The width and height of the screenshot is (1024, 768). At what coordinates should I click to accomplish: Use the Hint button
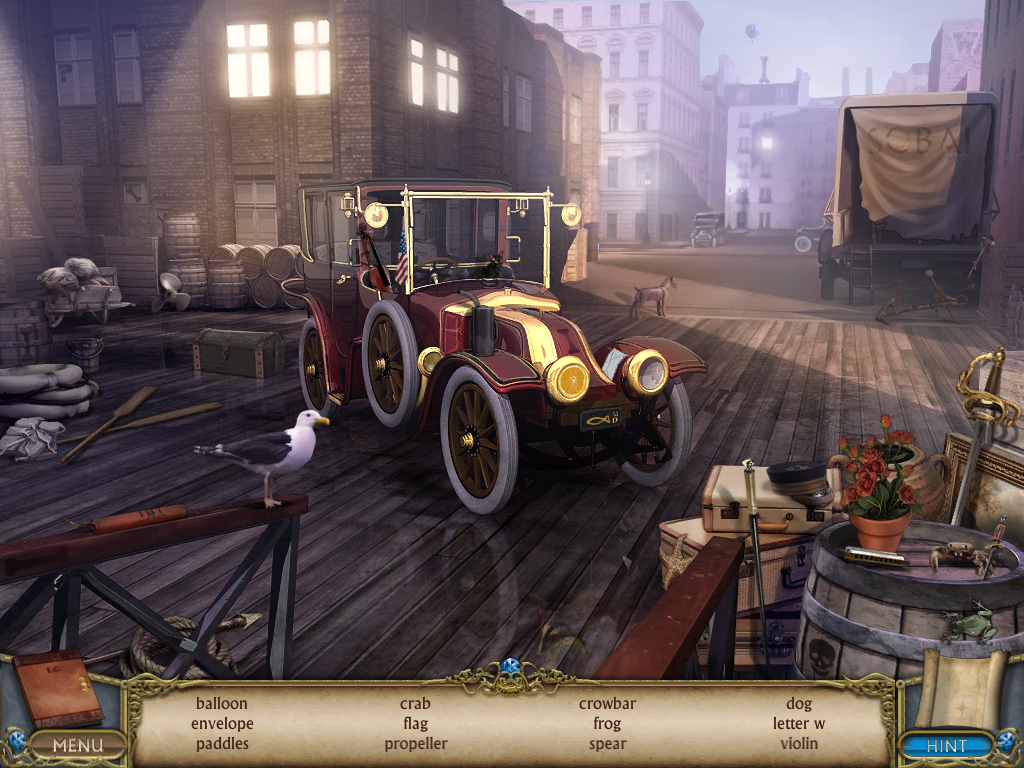[946, 745]
